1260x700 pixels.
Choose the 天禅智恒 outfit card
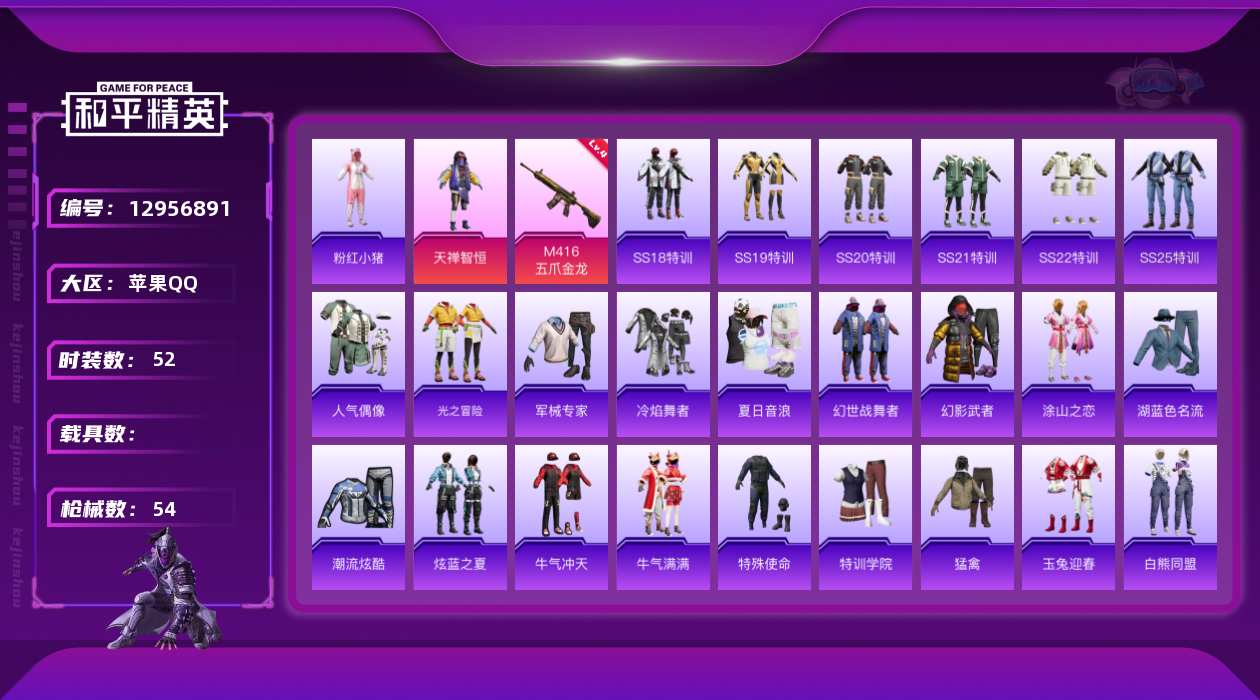460,210
